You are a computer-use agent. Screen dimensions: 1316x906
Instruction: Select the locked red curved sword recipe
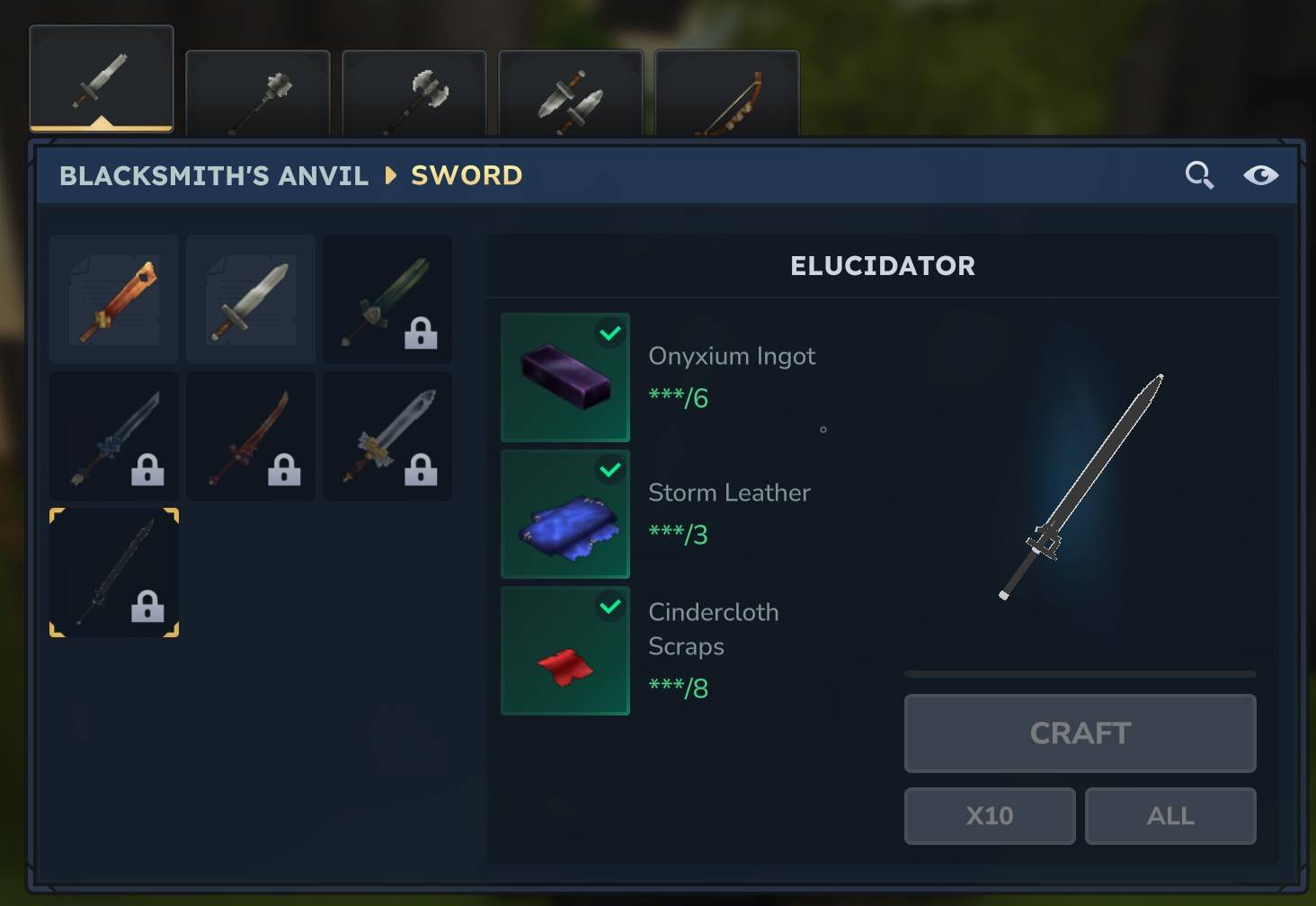coord(251,436)
